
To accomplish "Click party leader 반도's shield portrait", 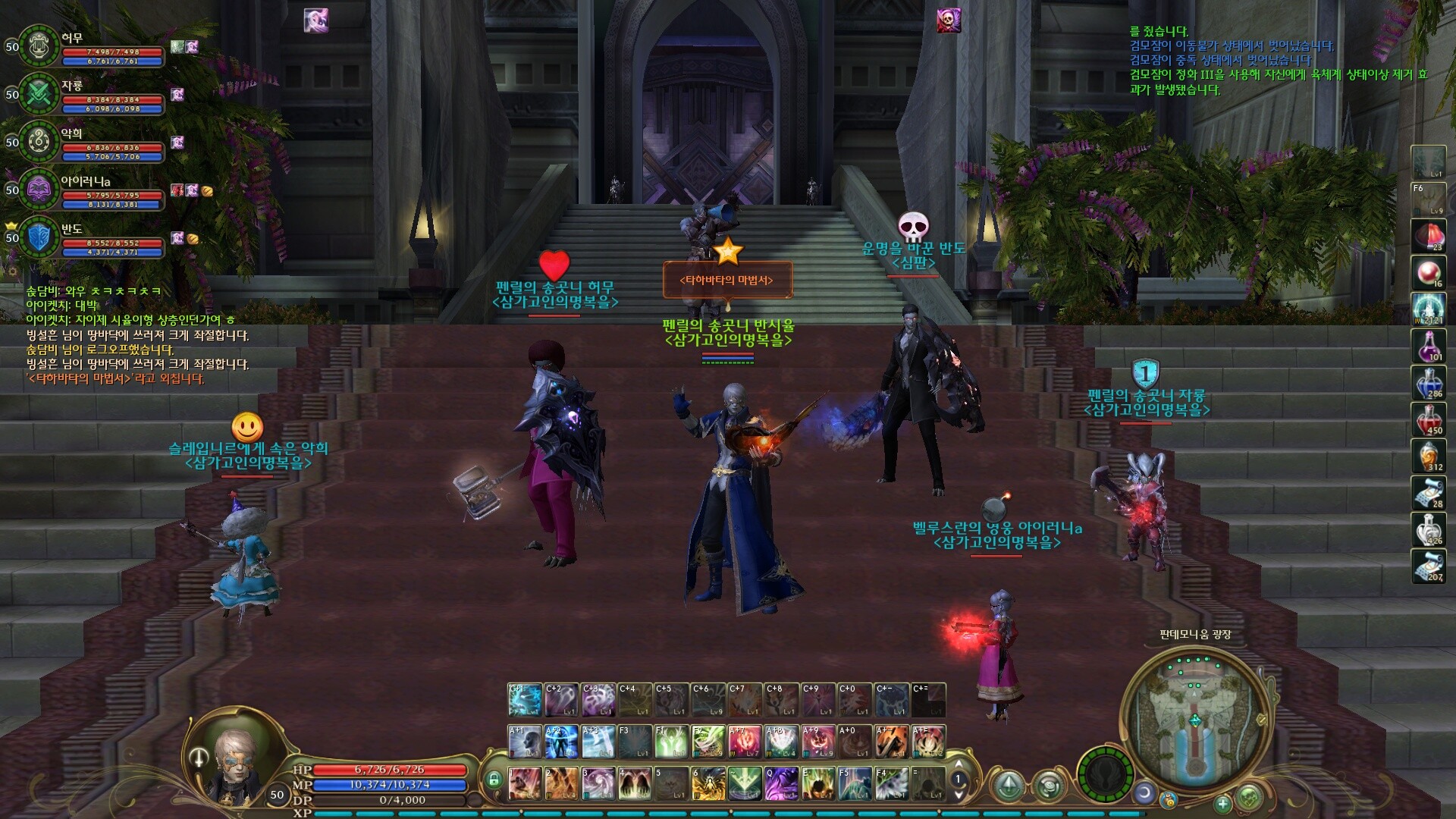I will [39, 237].
